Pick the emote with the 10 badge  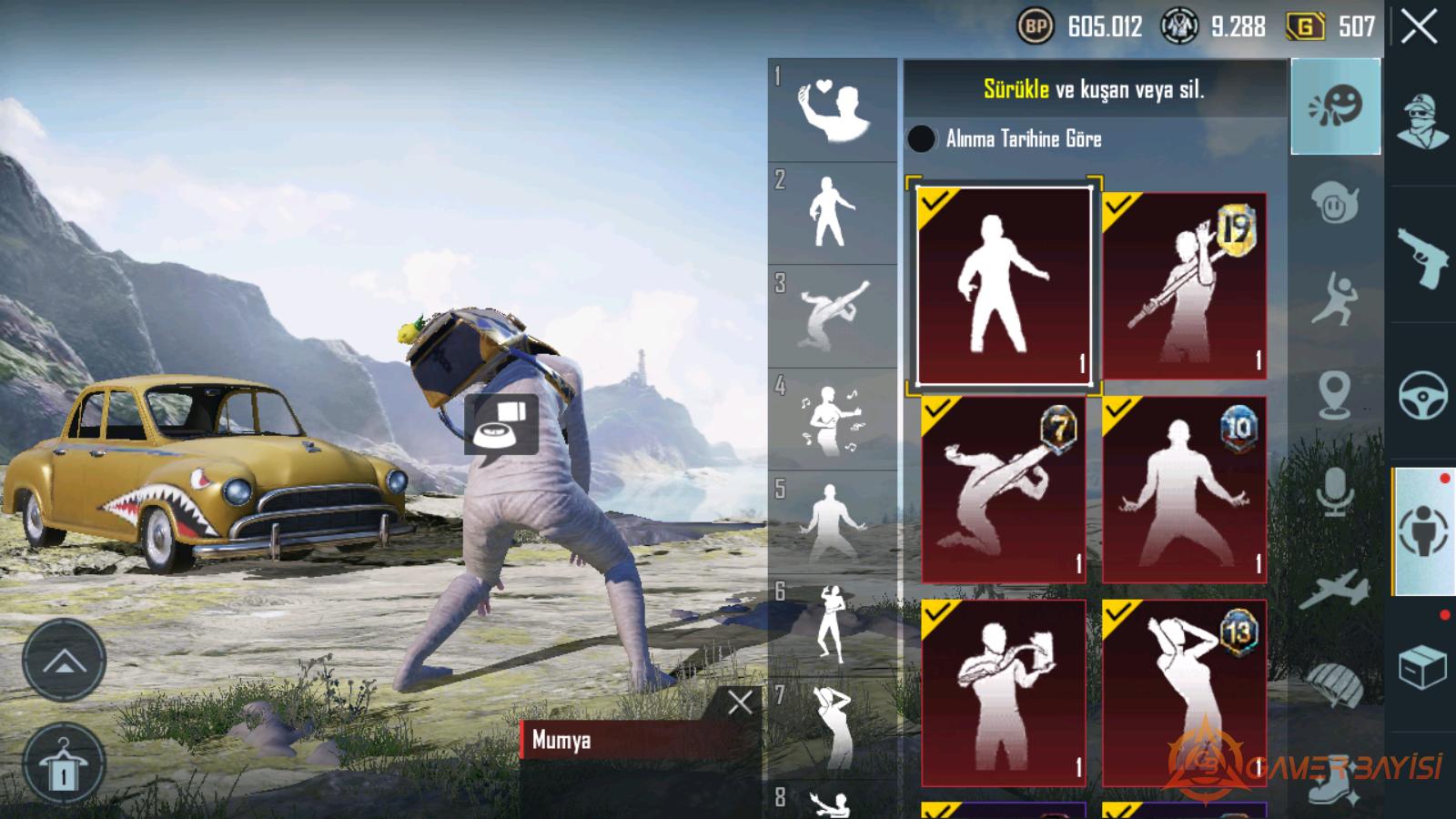click(x=1183, y=489)
